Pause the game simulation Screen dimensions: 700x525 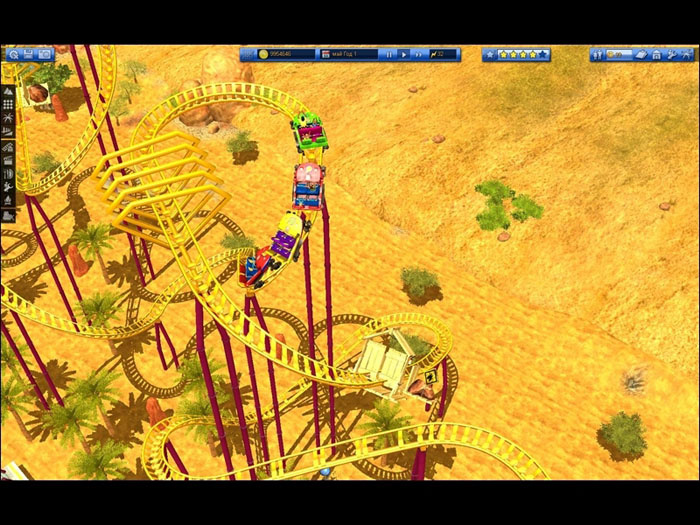point(390,54)
